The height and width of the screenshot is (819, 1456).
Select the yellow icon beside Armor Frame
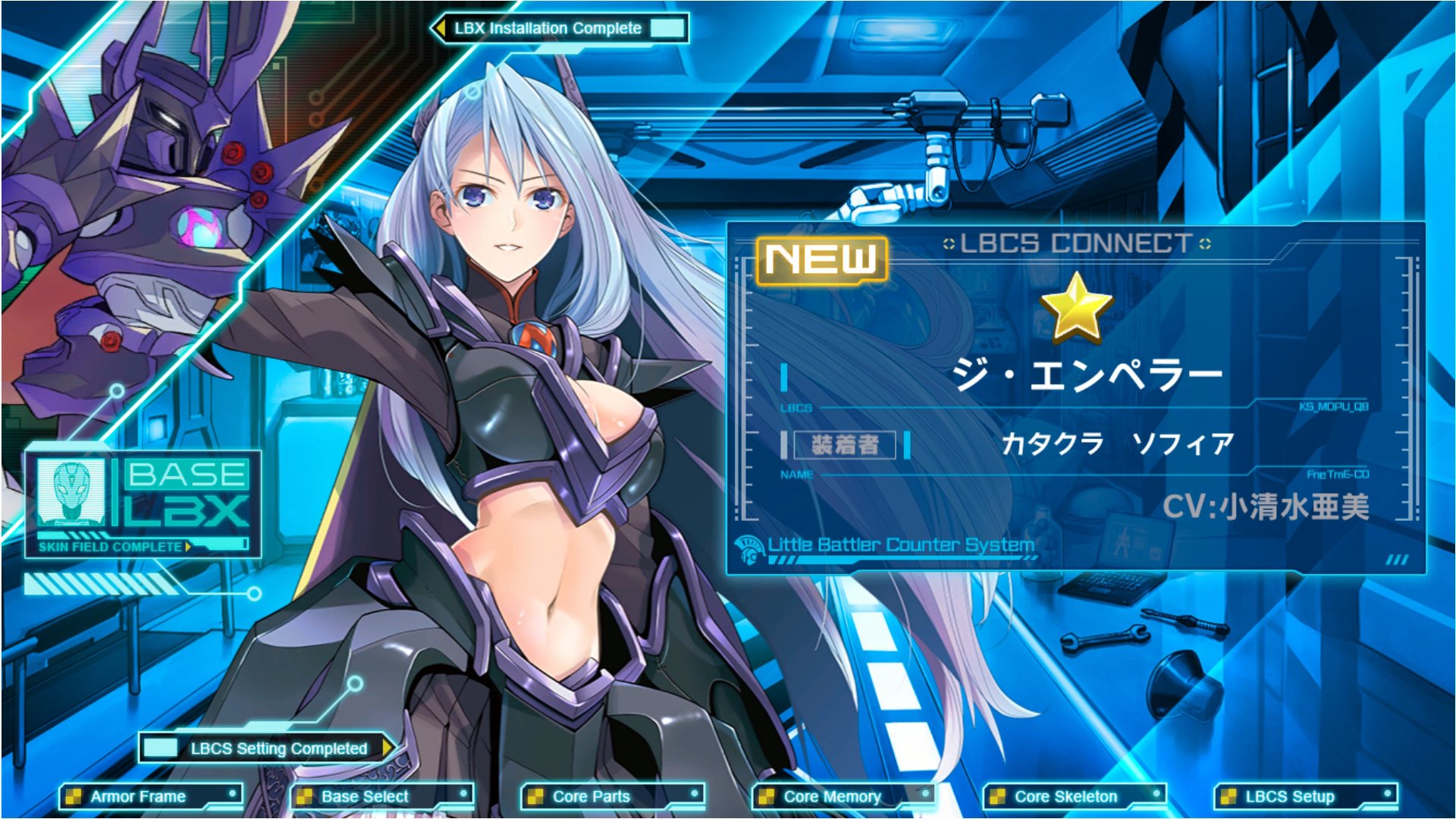[x=74, y=796]
